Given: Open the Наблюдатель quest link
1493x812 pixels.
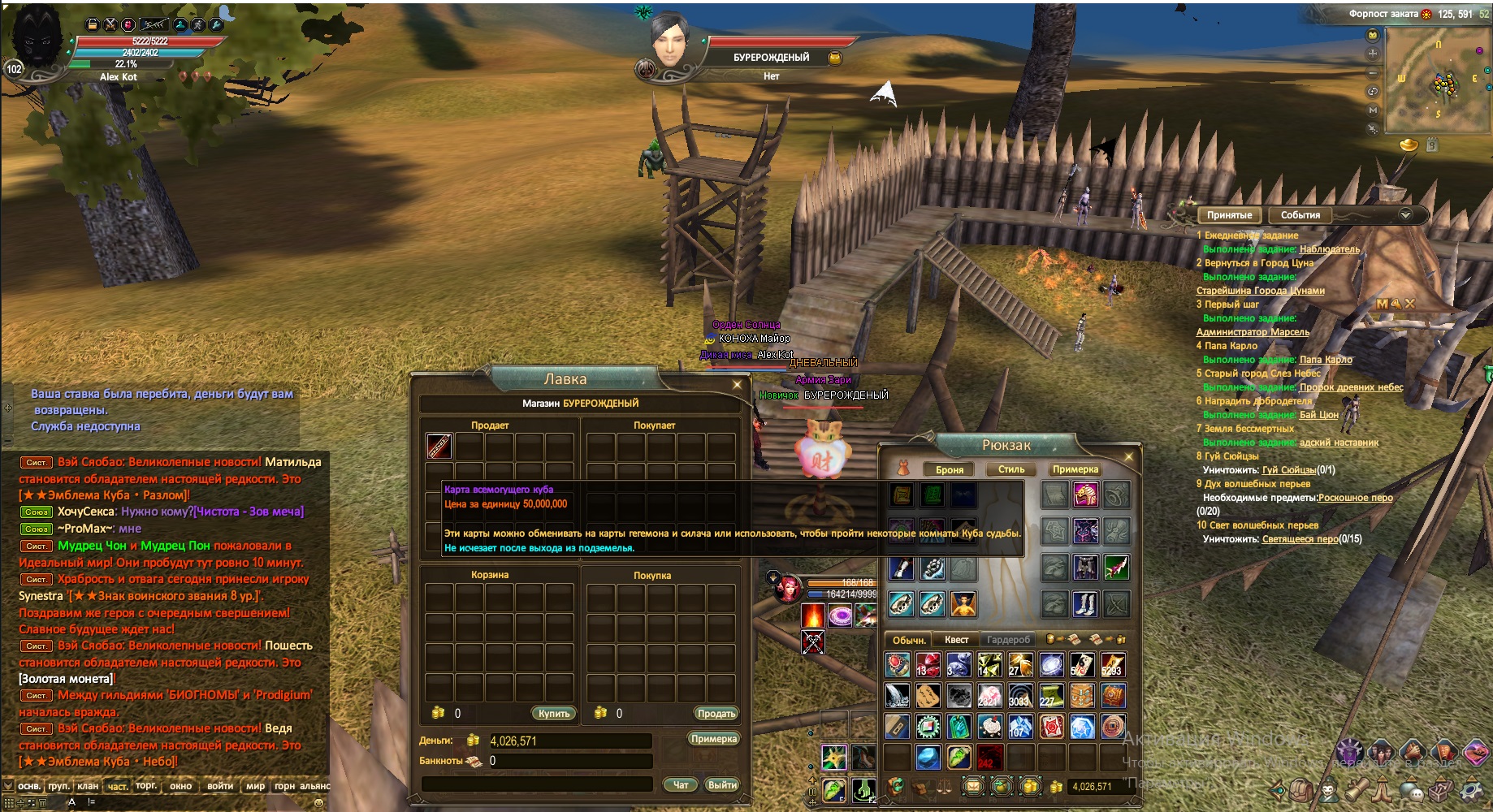Looking at the screenshot, I should click(1329, 249).
